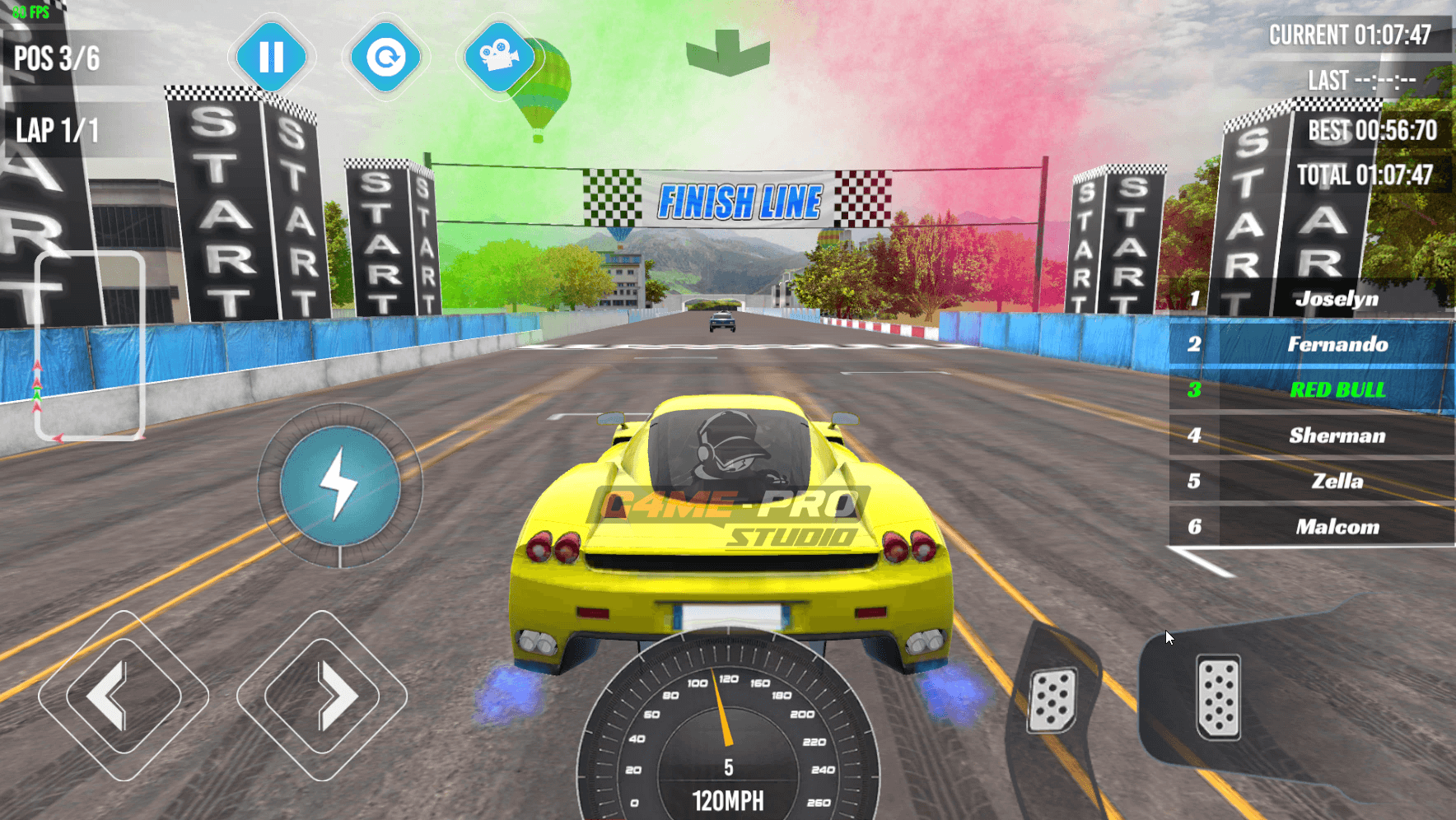The image size is (1456, 820).
Task: Choose Sherman in the standings list
Action: click(x=1311, y=436)
